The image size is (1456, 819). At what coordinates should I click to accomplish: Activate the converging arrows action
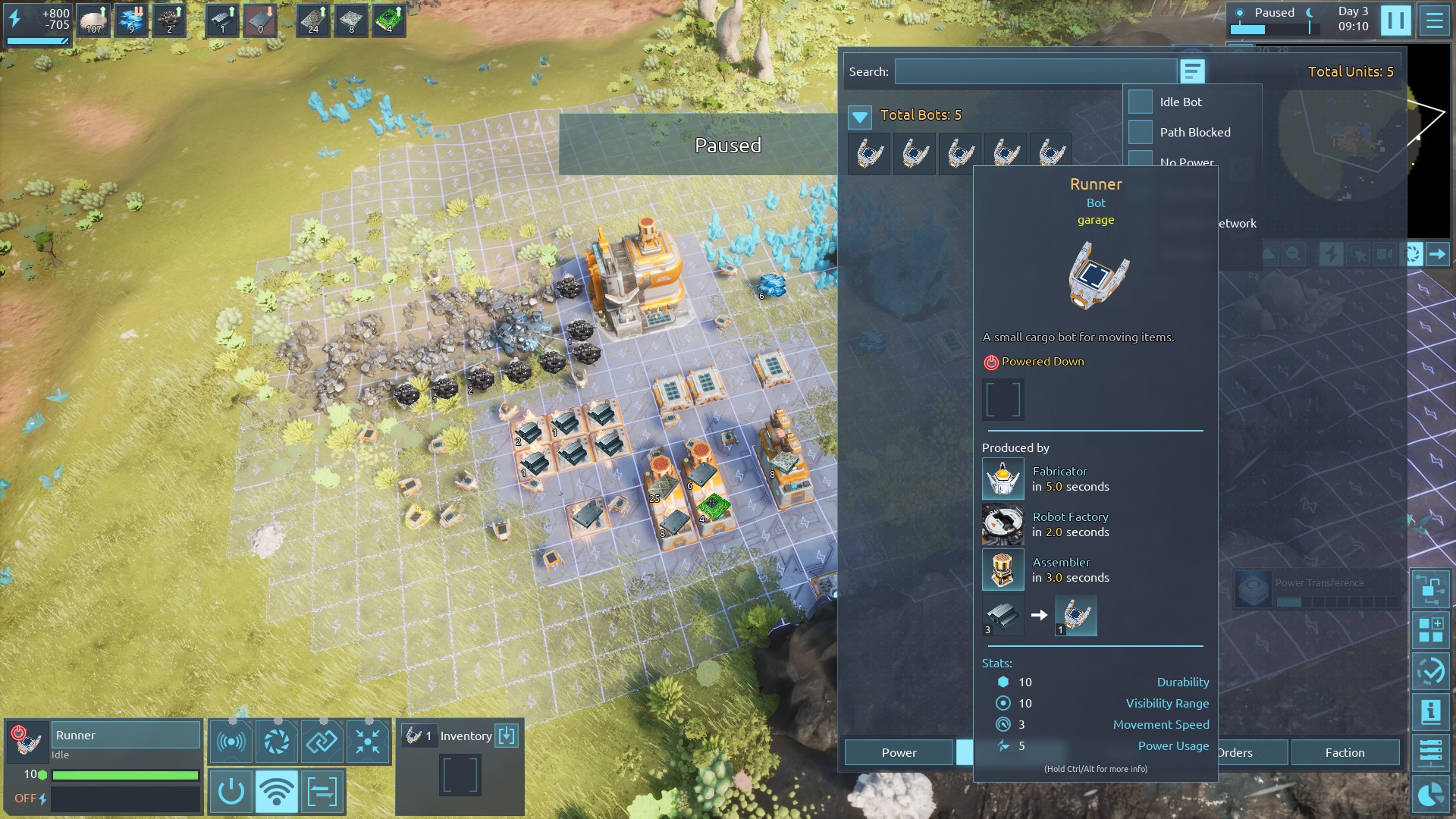point(368,741)
